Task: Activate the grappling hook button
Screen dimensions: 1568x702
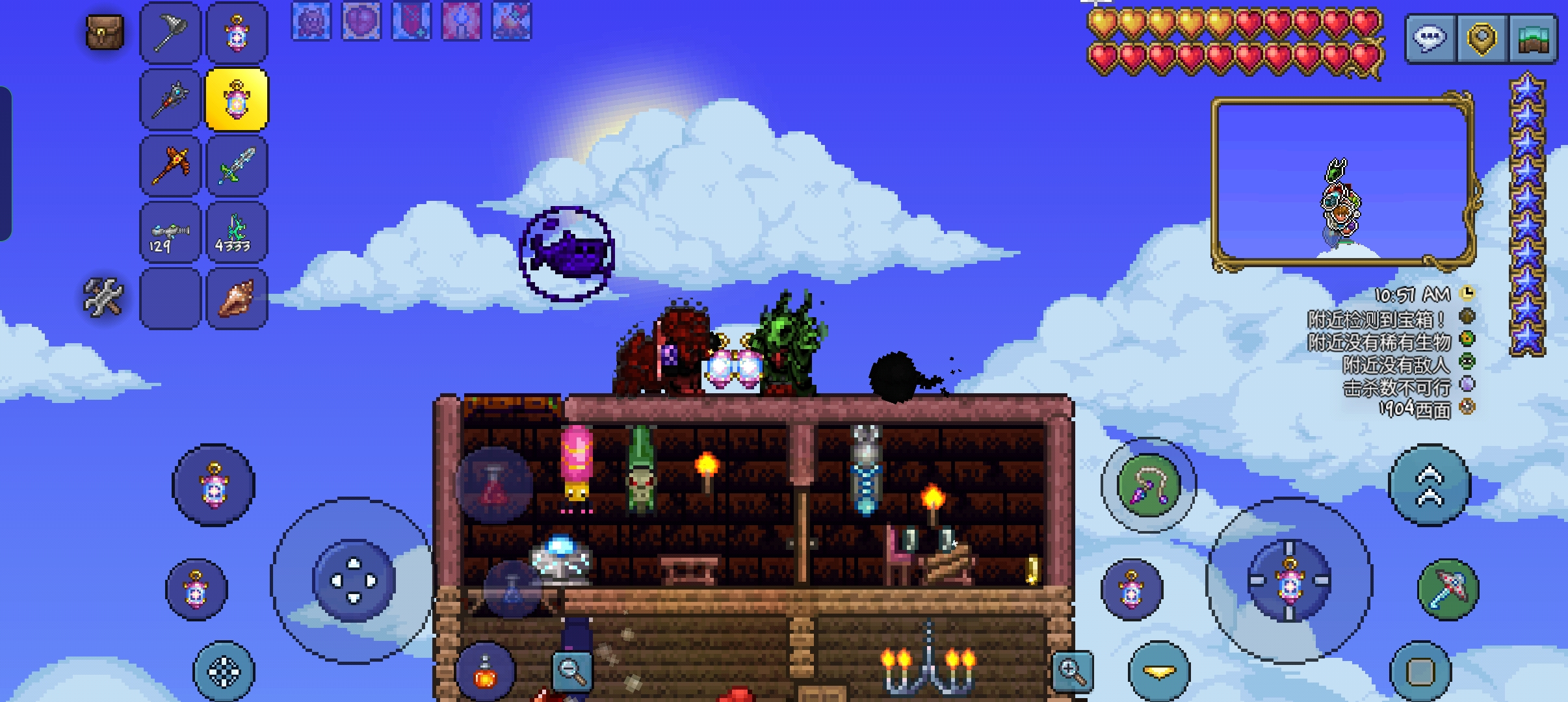Action: tap(1148, 486)
